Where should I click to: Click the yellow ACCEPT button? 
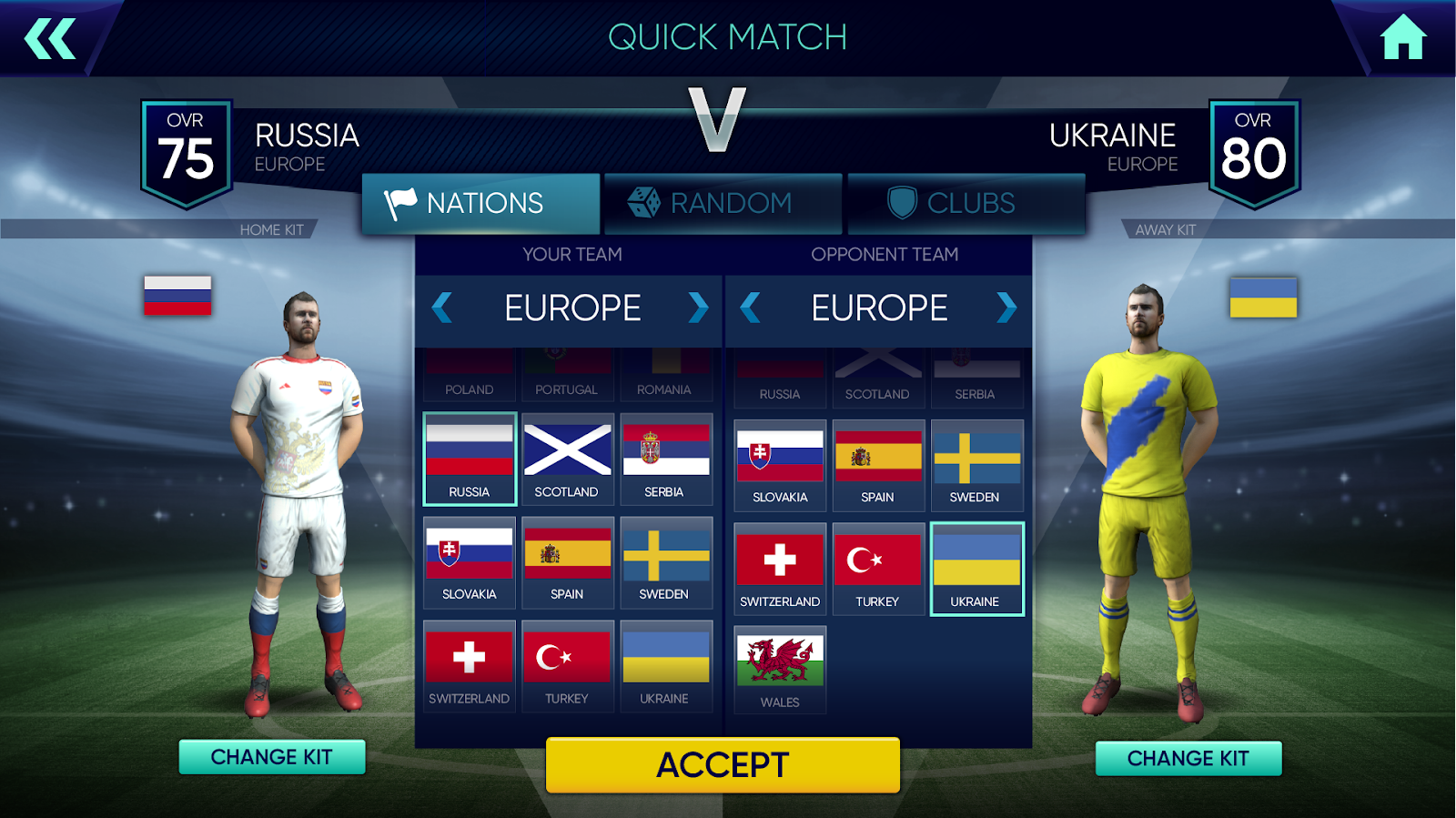tap(723, 764)
